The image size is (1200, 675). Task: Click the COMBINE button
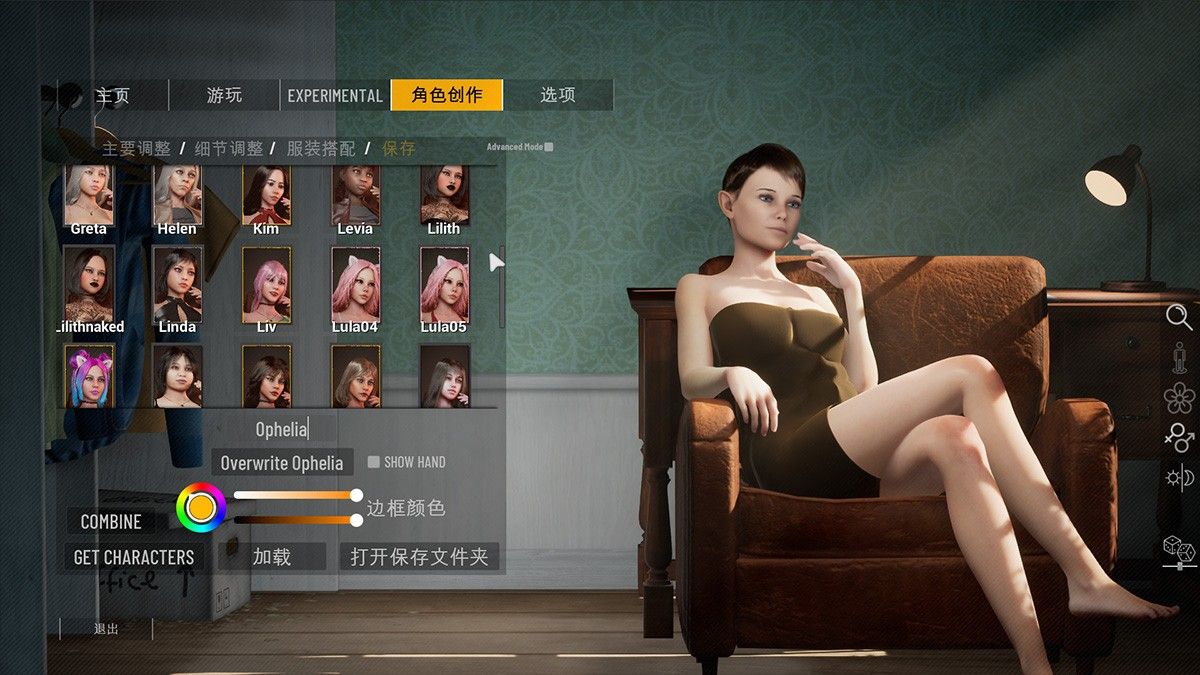point(111,522)
